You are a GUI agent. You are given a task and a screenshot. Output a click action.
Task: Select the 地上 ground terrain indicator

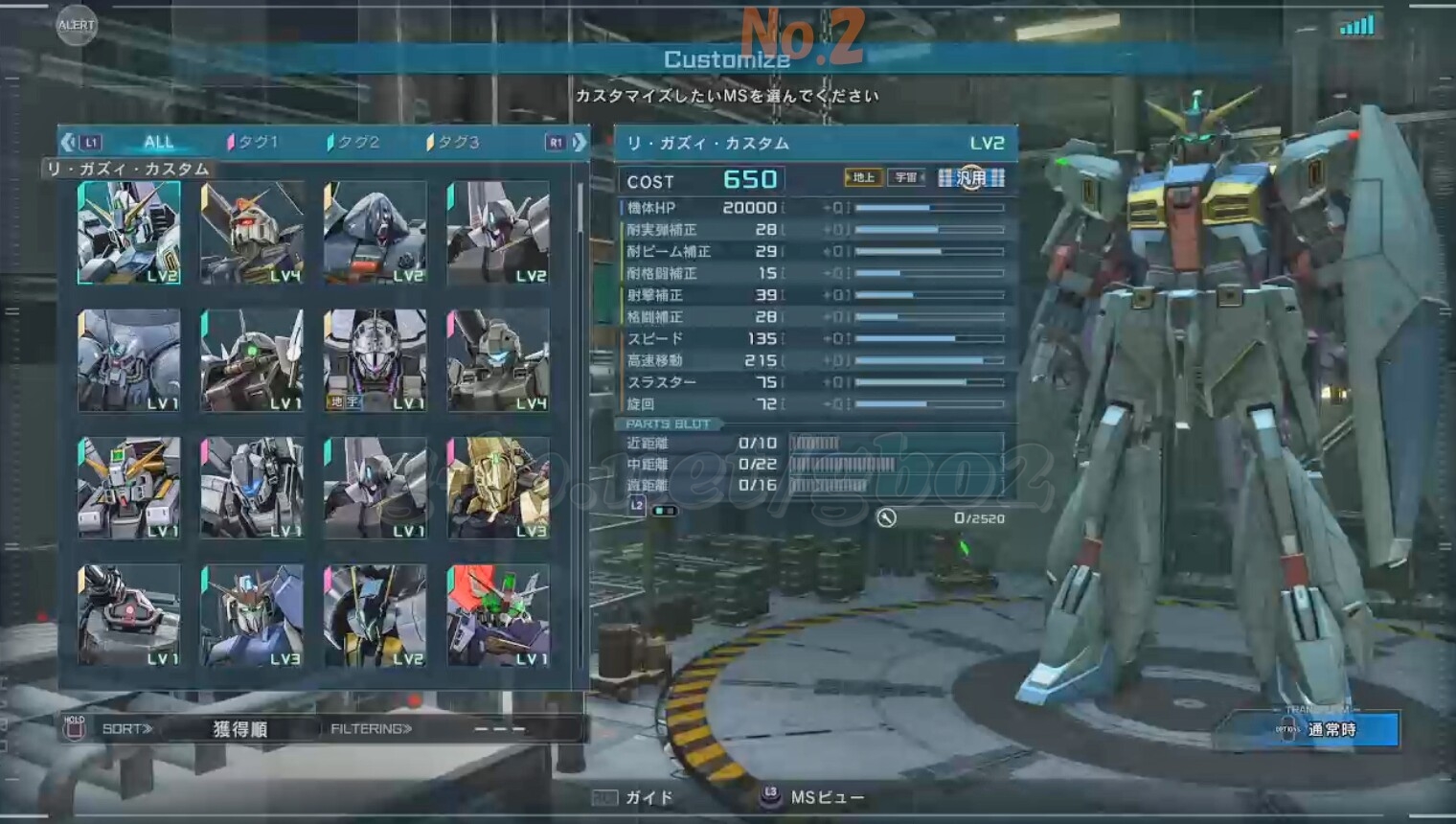(x=862, y=177)
